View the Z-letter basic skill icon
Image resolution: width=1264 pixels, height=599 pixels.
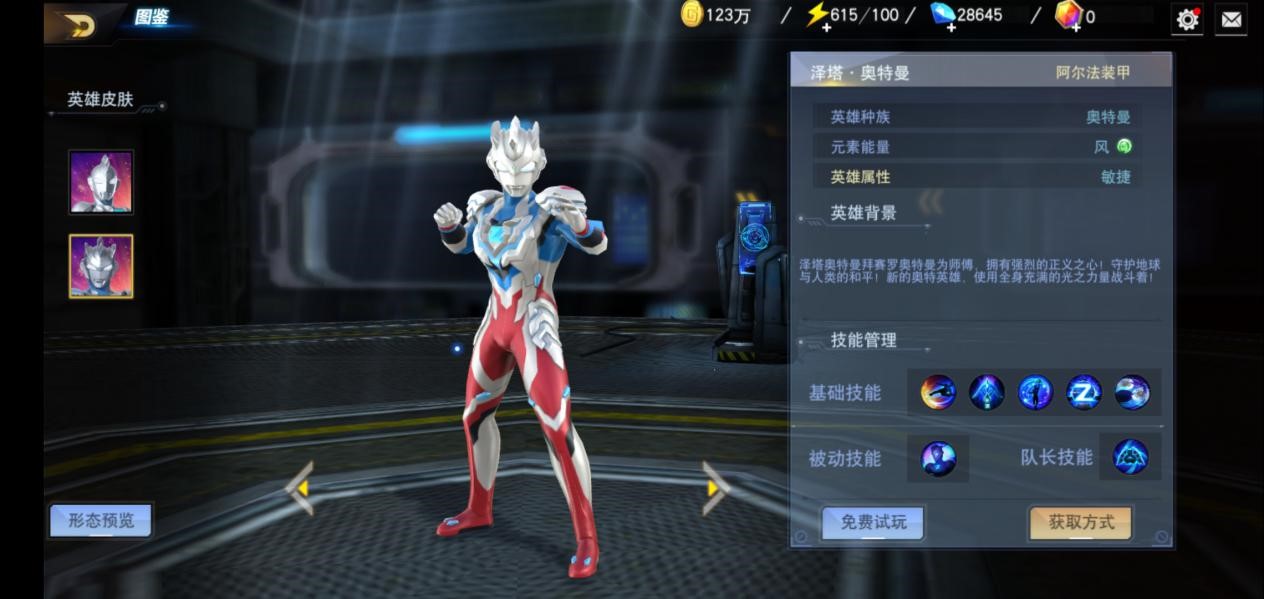point(1084,392)
